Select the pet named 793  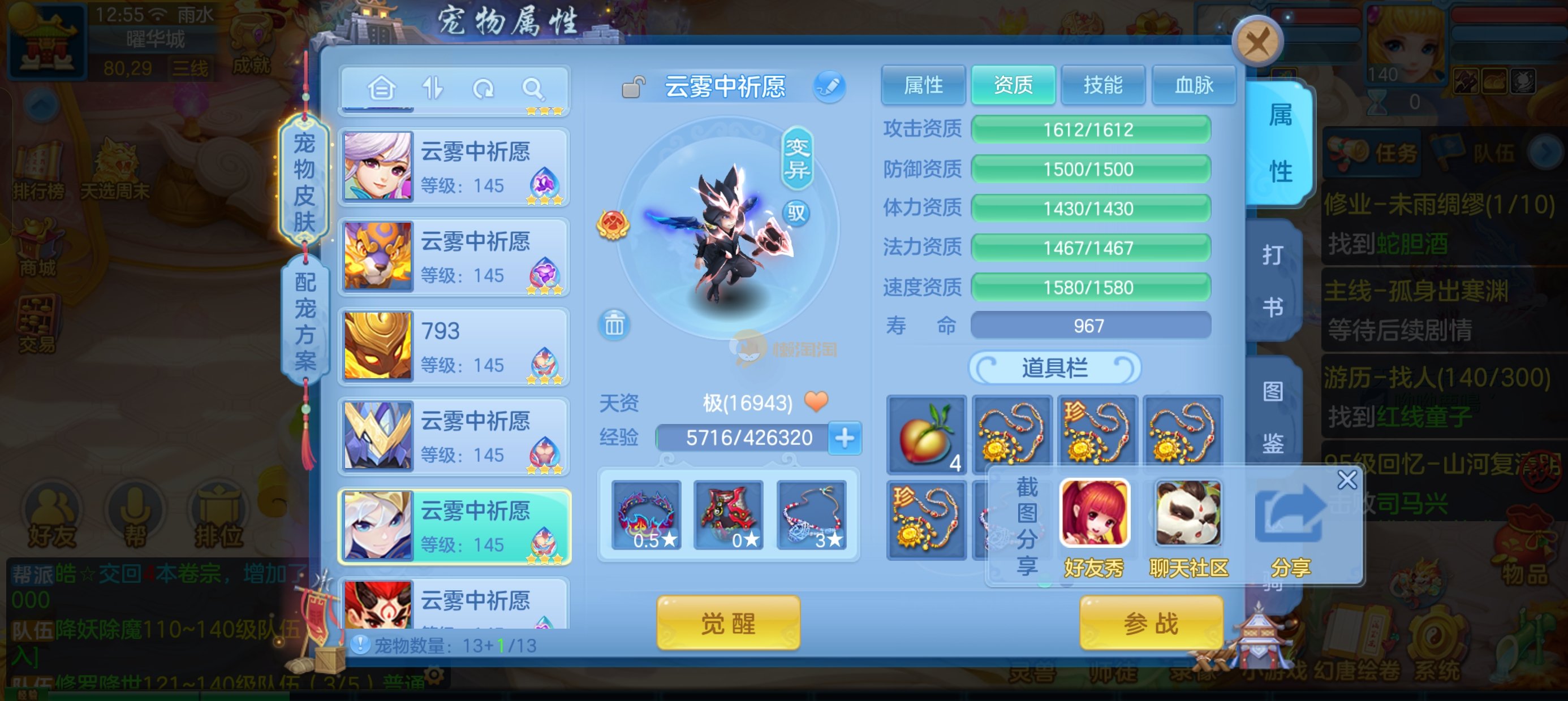click(x=454, y=346)
